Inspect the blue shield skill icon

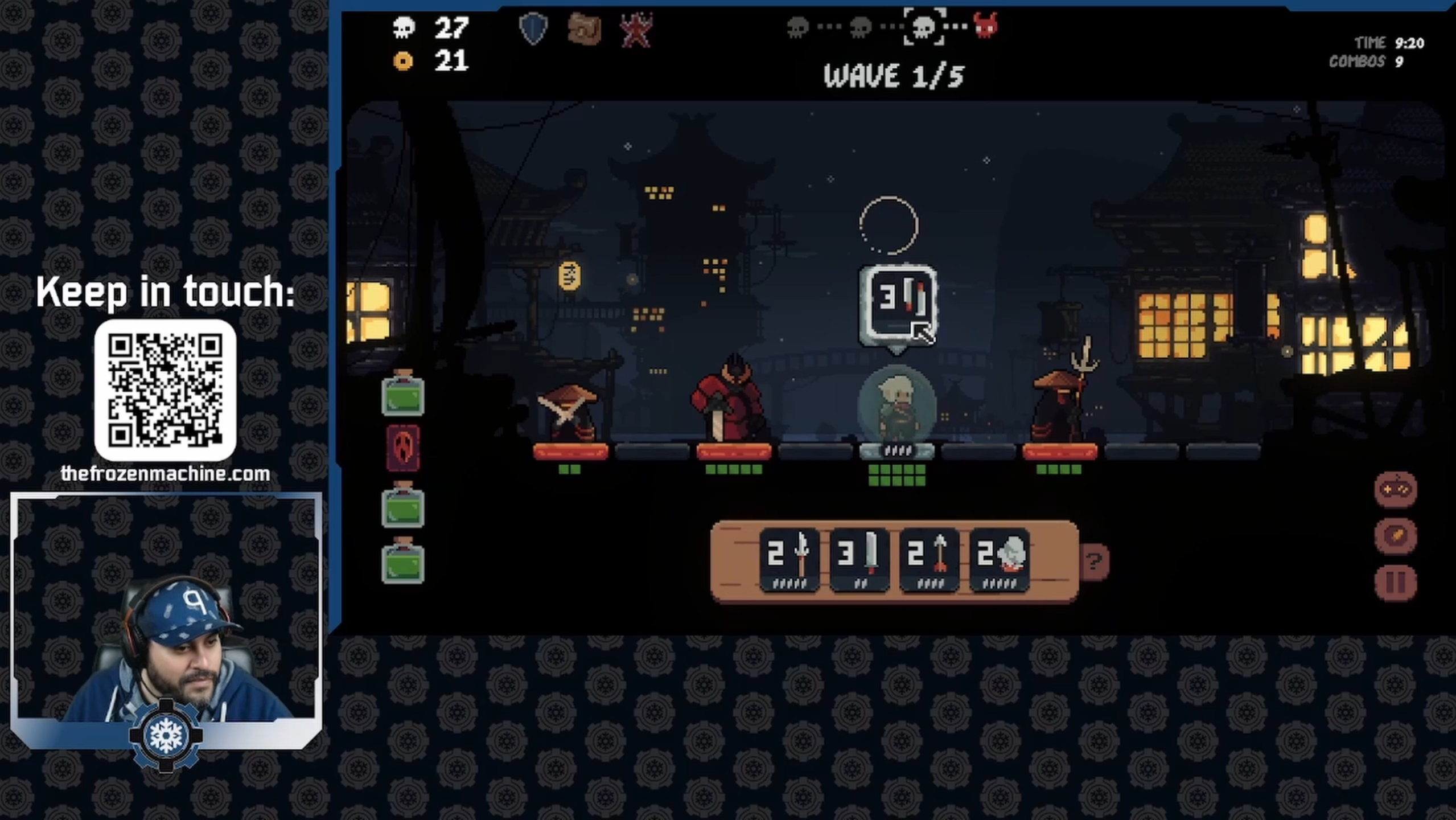[x=533, y=28]
